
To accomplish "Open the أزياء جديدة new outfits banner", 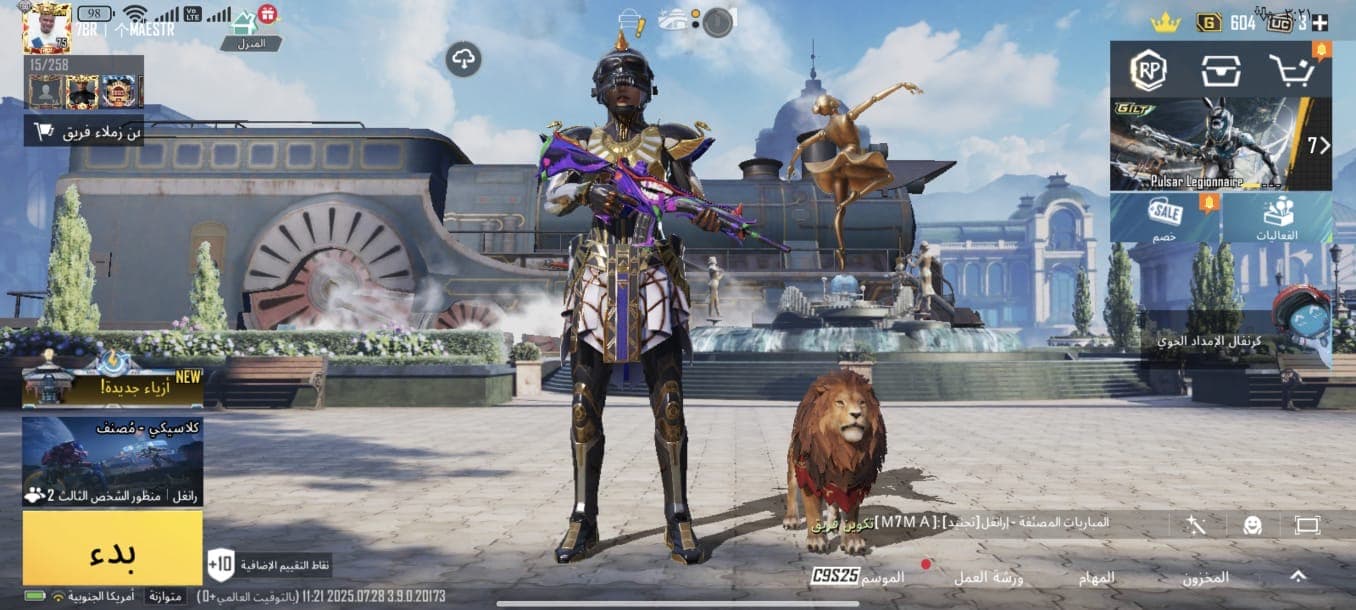I will pos(112,384).
